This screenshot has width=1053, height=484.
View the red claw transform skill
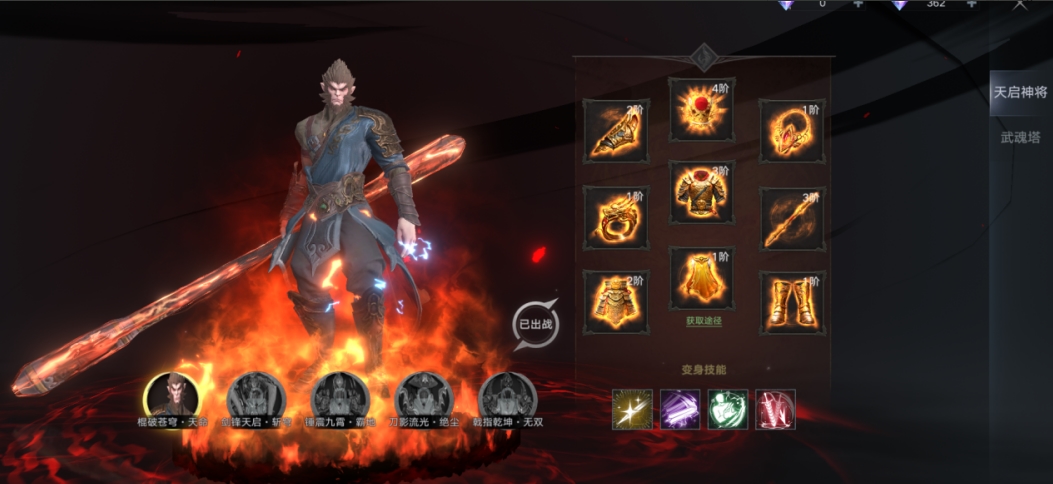[775, 409]
